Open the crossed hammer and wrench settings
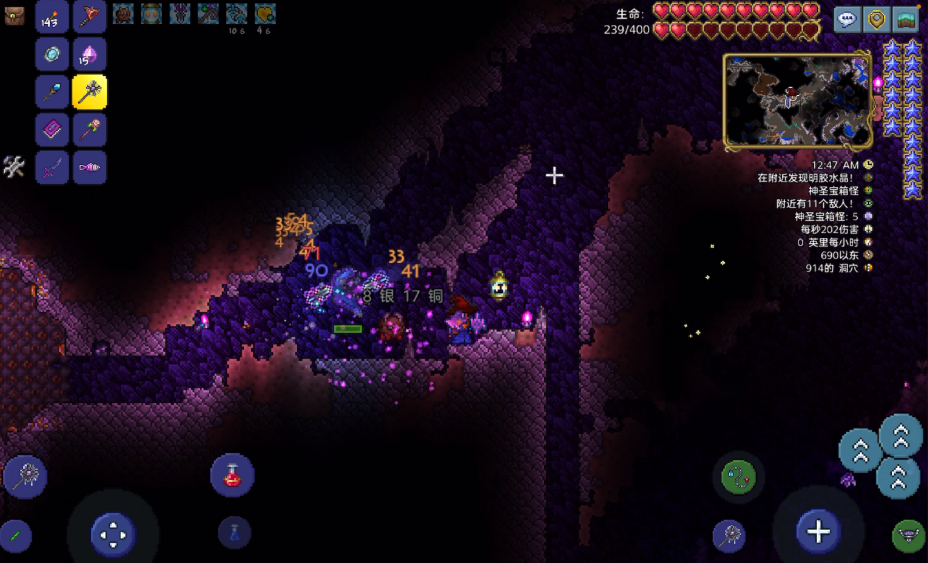Image resolution: width=928 pixels, height=563 pixels. pos(14,167)
